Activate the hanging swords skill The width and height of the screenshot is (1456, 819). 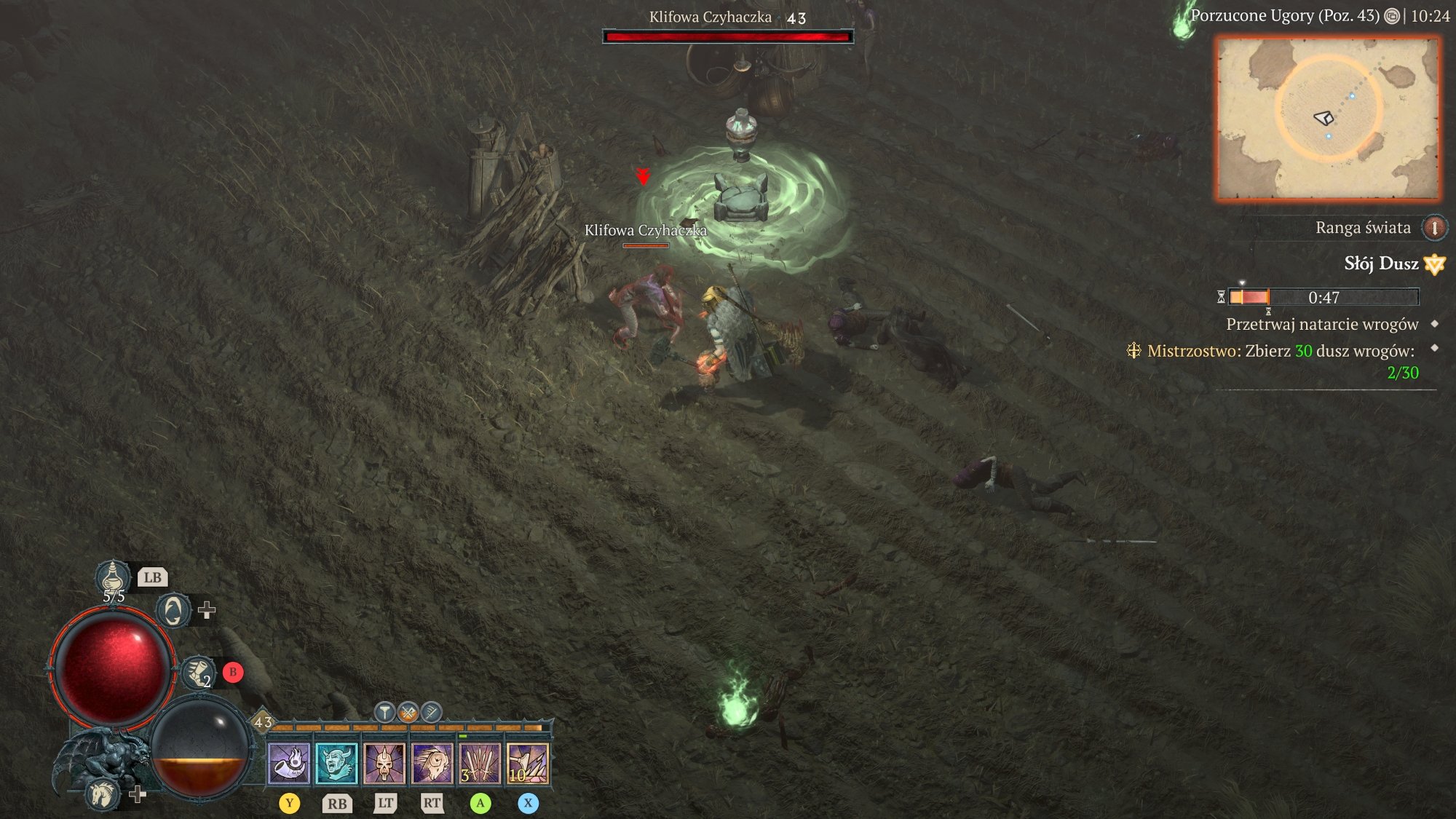tap(480, 764)
